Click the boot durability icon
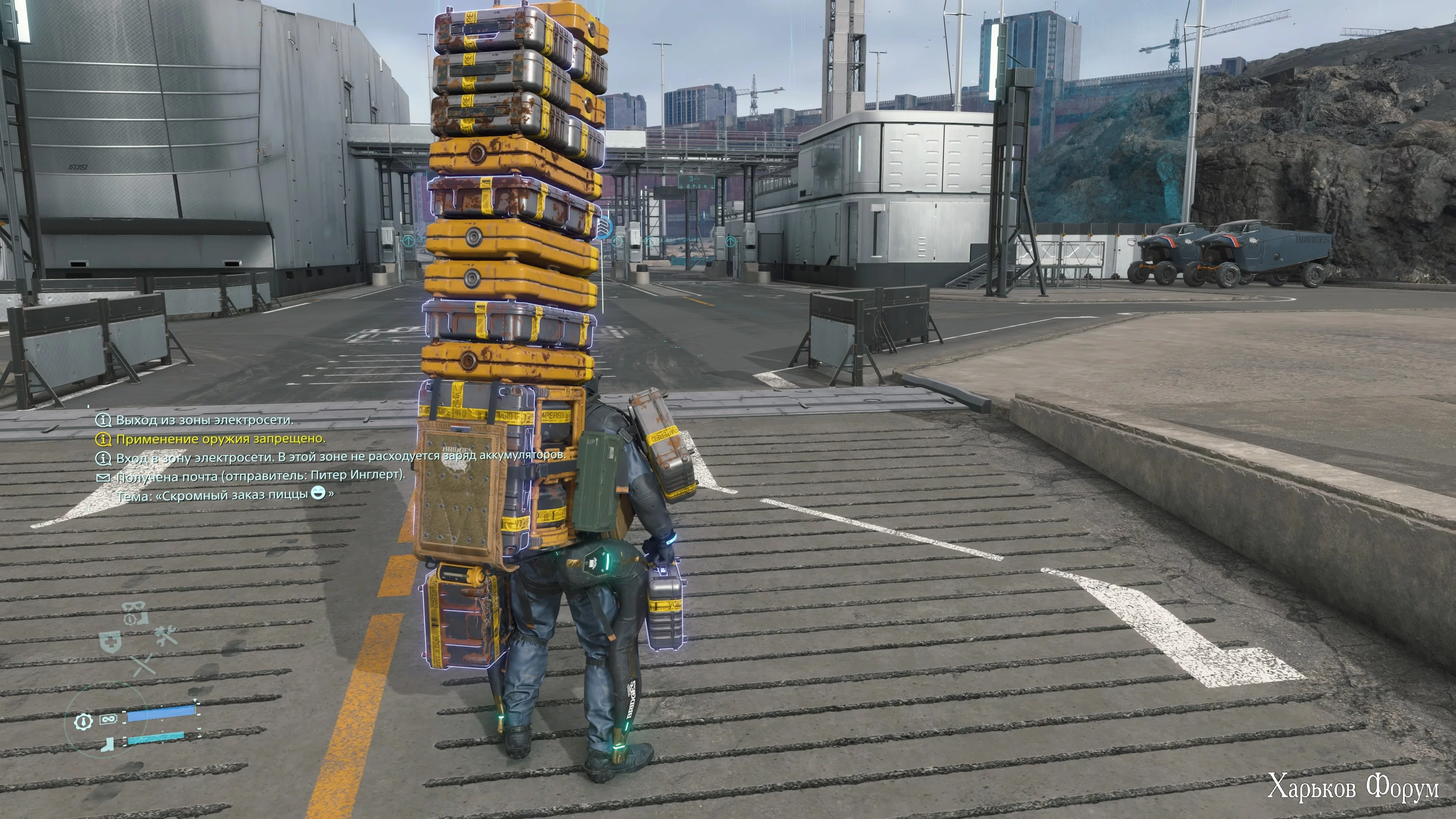 pyautogui.click(x=106, y=744)
